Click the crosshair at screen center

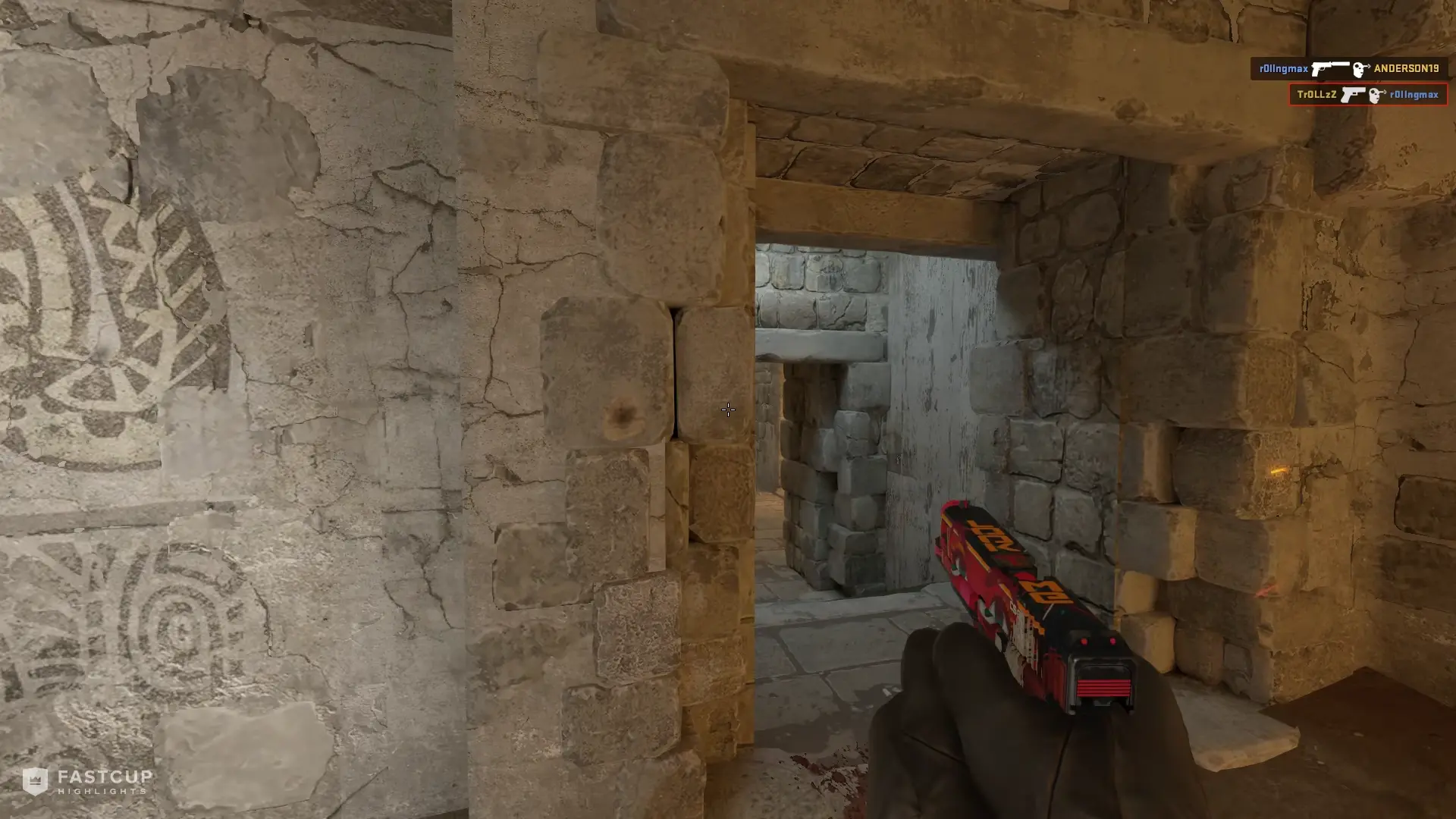pos(728,409)
